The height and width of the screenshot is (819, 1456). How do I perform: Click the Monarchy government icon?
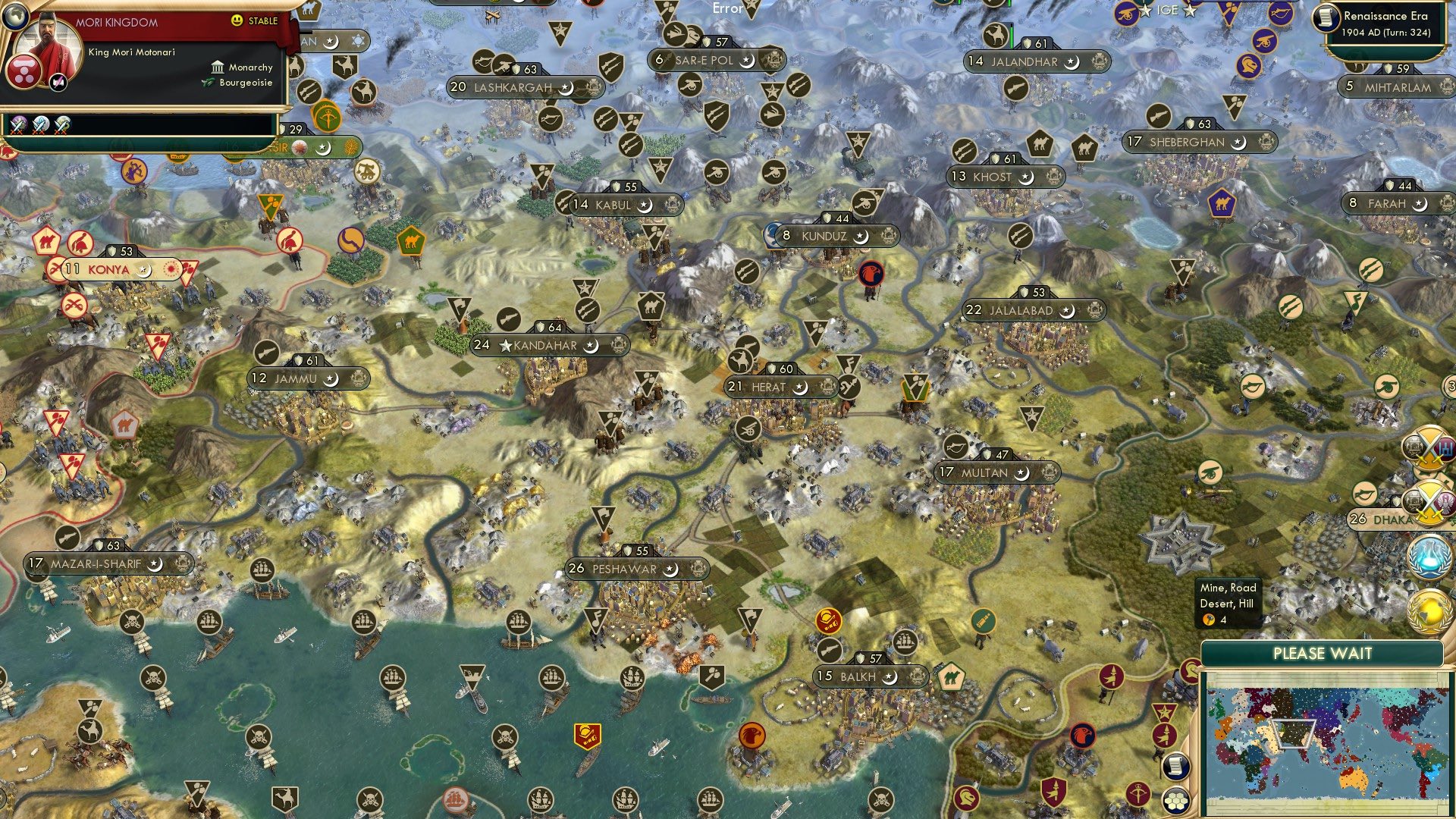[x=216, y=67]
